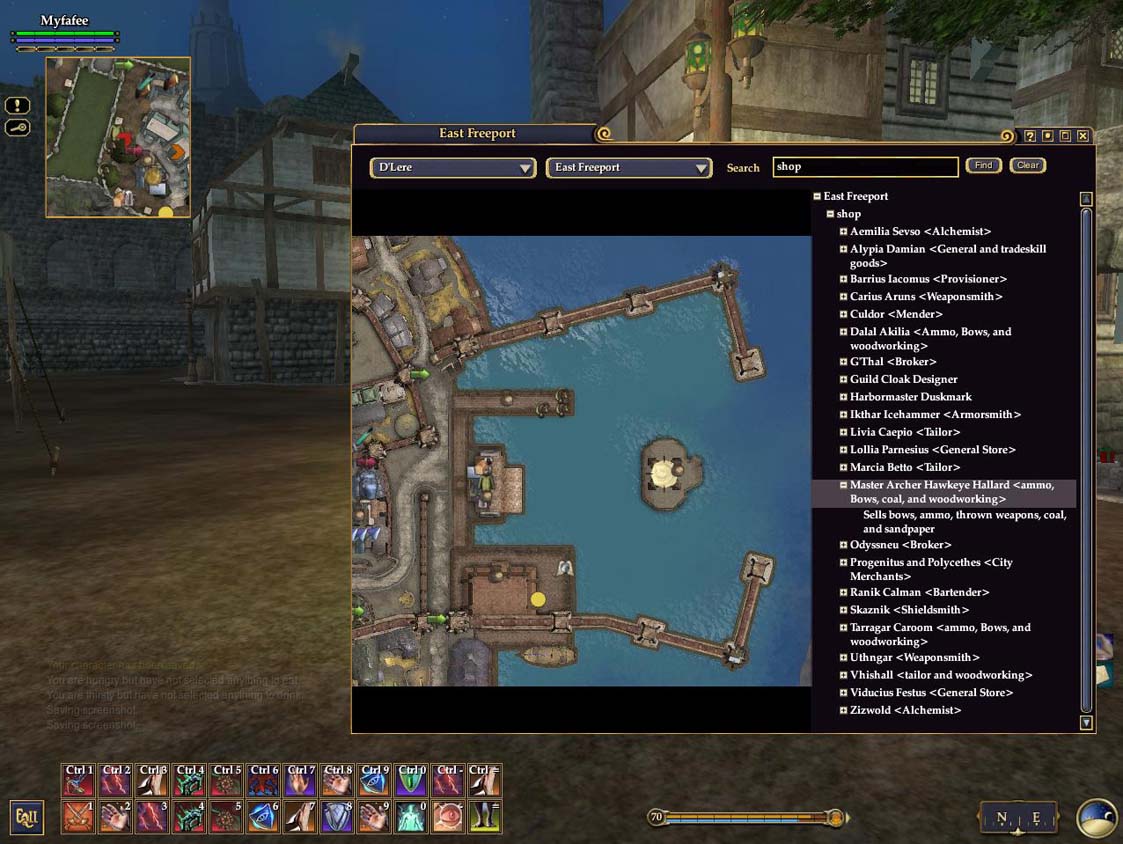Choose G'Thal <Broker> from results
Viewport: 1123px width, 844px height.
pos(893,362)
